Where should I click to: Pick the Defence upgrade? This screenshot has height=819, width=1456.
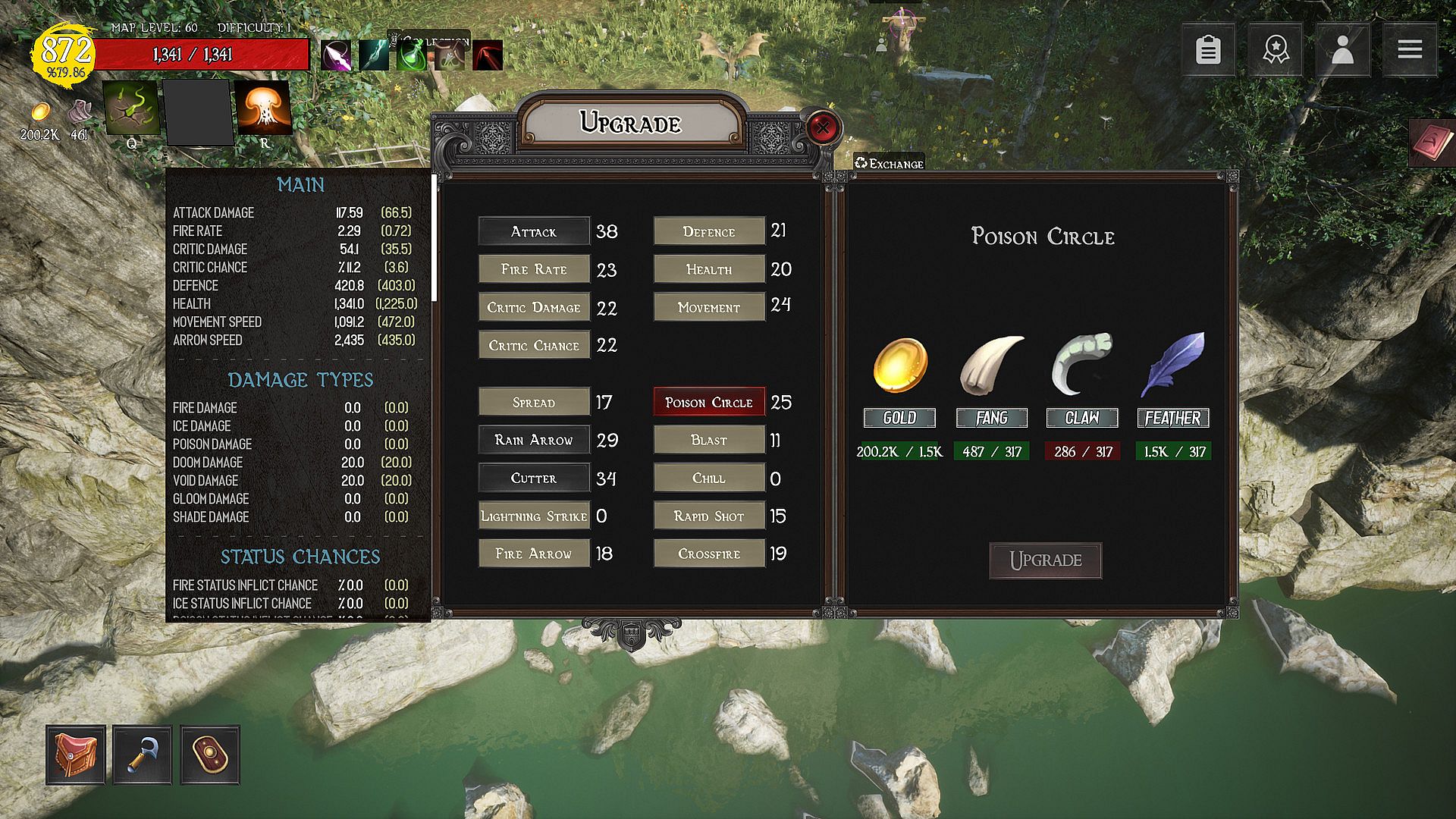click(x=709, y=231)
